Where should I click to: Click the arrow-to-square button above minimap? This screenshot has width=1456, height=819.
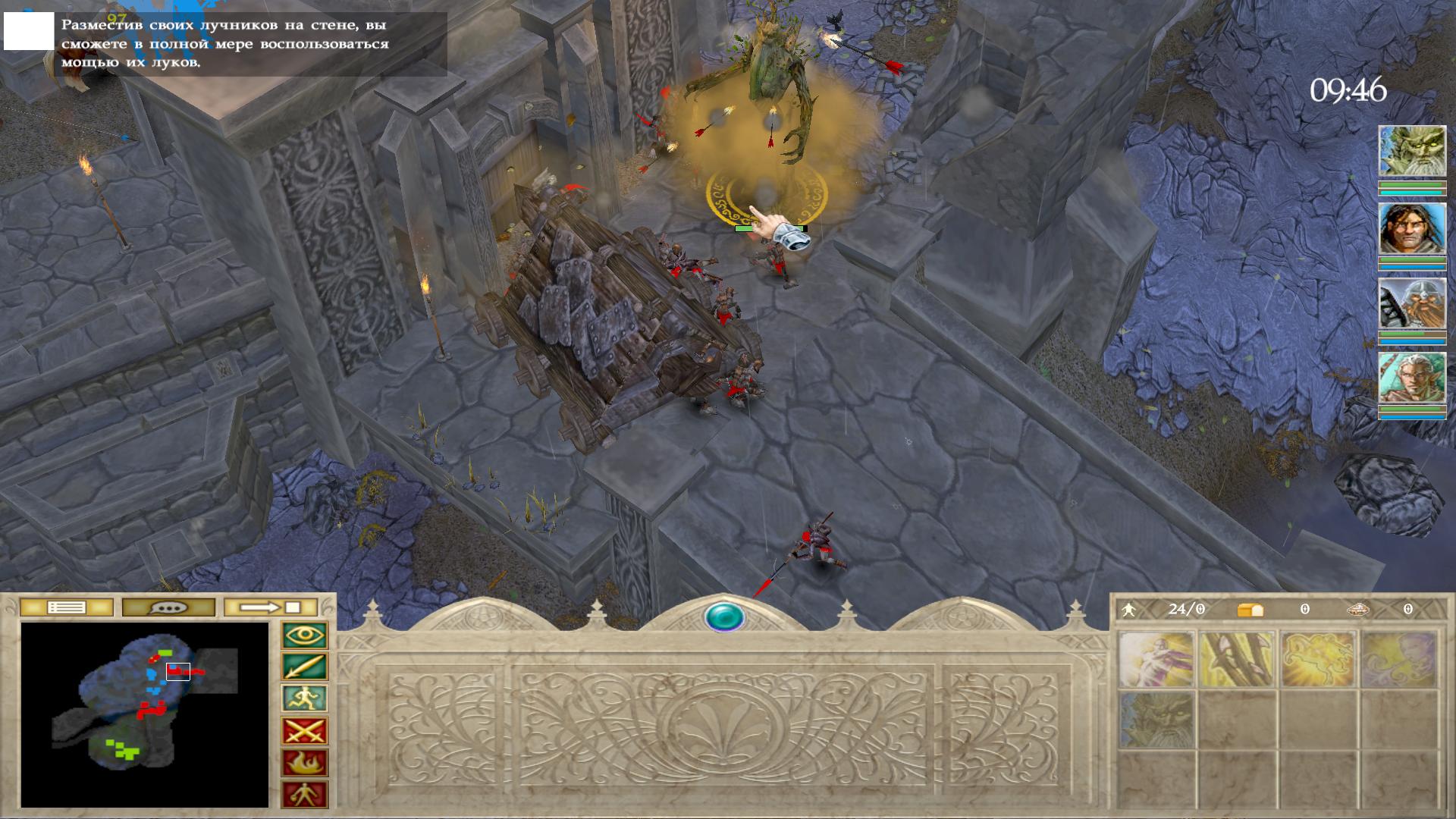(271, 607)
